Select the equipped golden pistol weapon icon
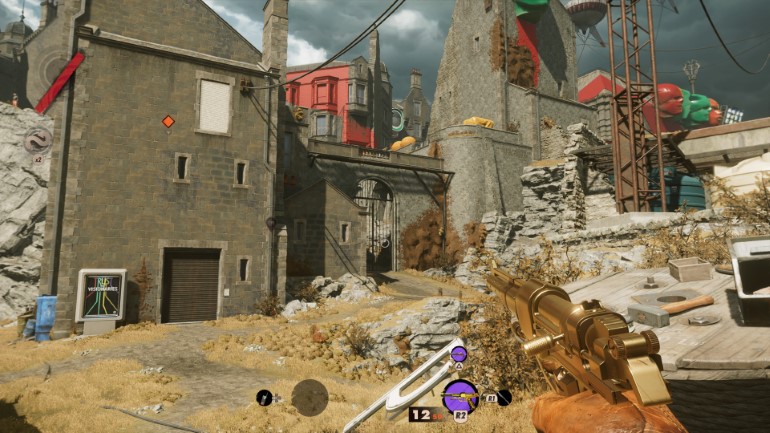This screenshot has height=433, width=770. pyautogui.click(x=459, y=396)
